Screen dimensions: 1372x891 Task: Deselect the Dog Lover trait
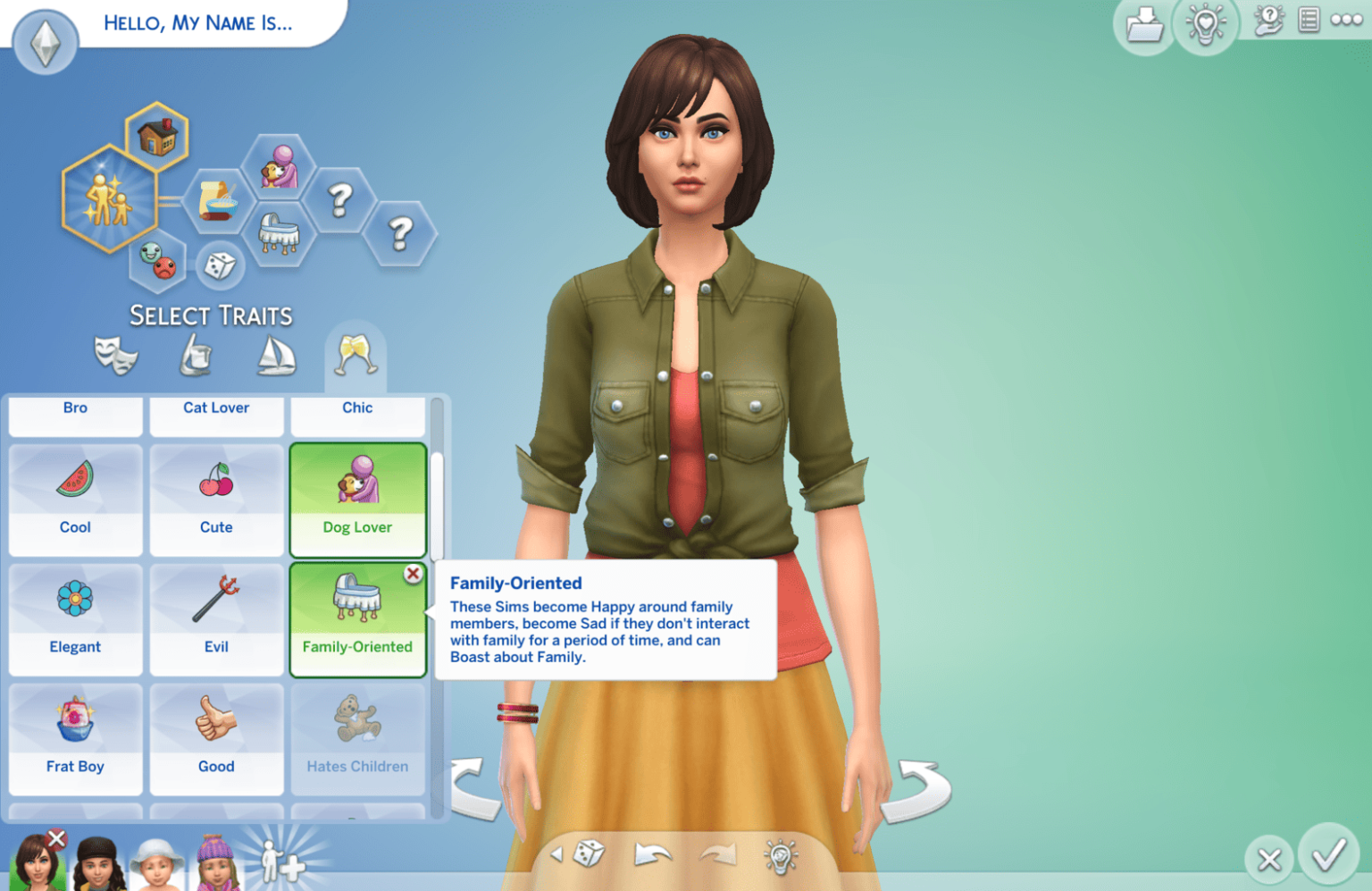357,500
